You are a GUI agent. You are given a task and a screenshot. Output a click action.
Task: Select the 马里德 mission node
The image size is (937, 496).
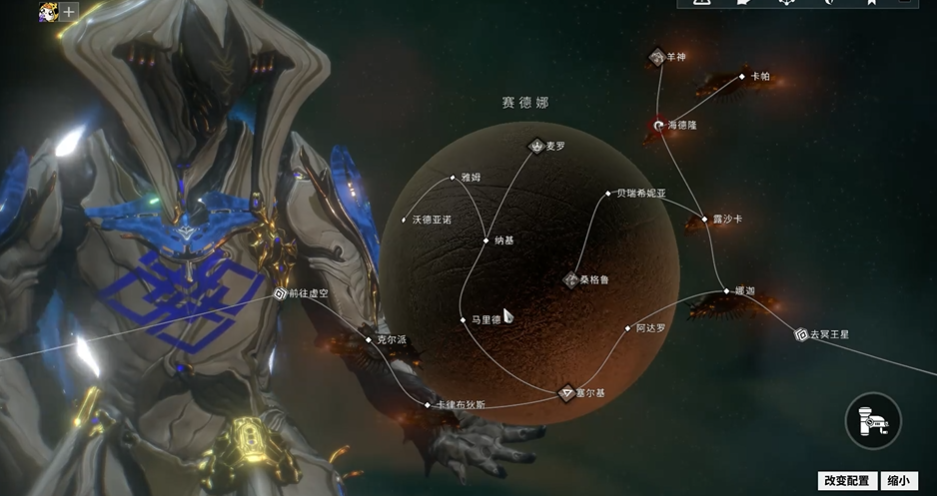tap(463, 320)
